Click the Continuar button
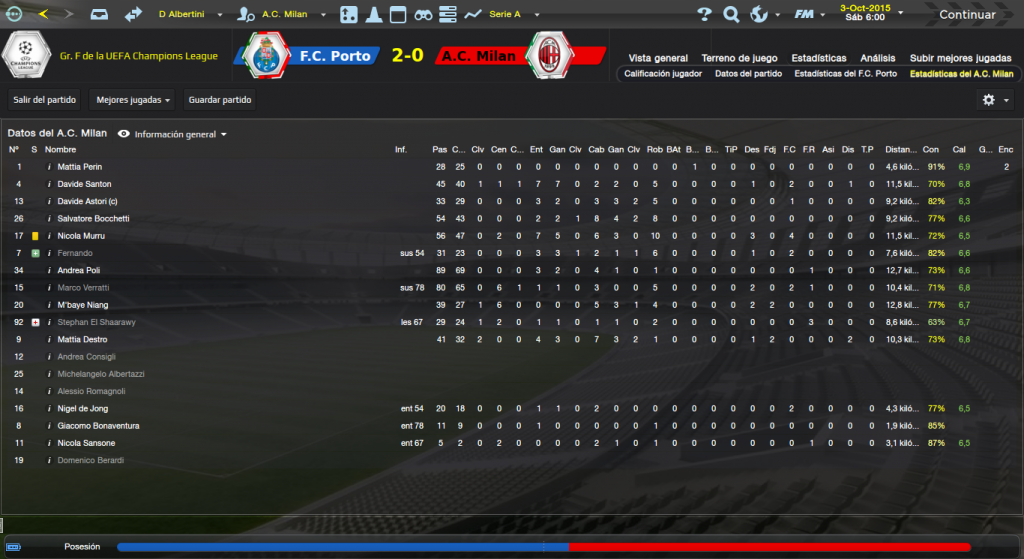This screenshot has height=559, width=1024. [966, 15]
